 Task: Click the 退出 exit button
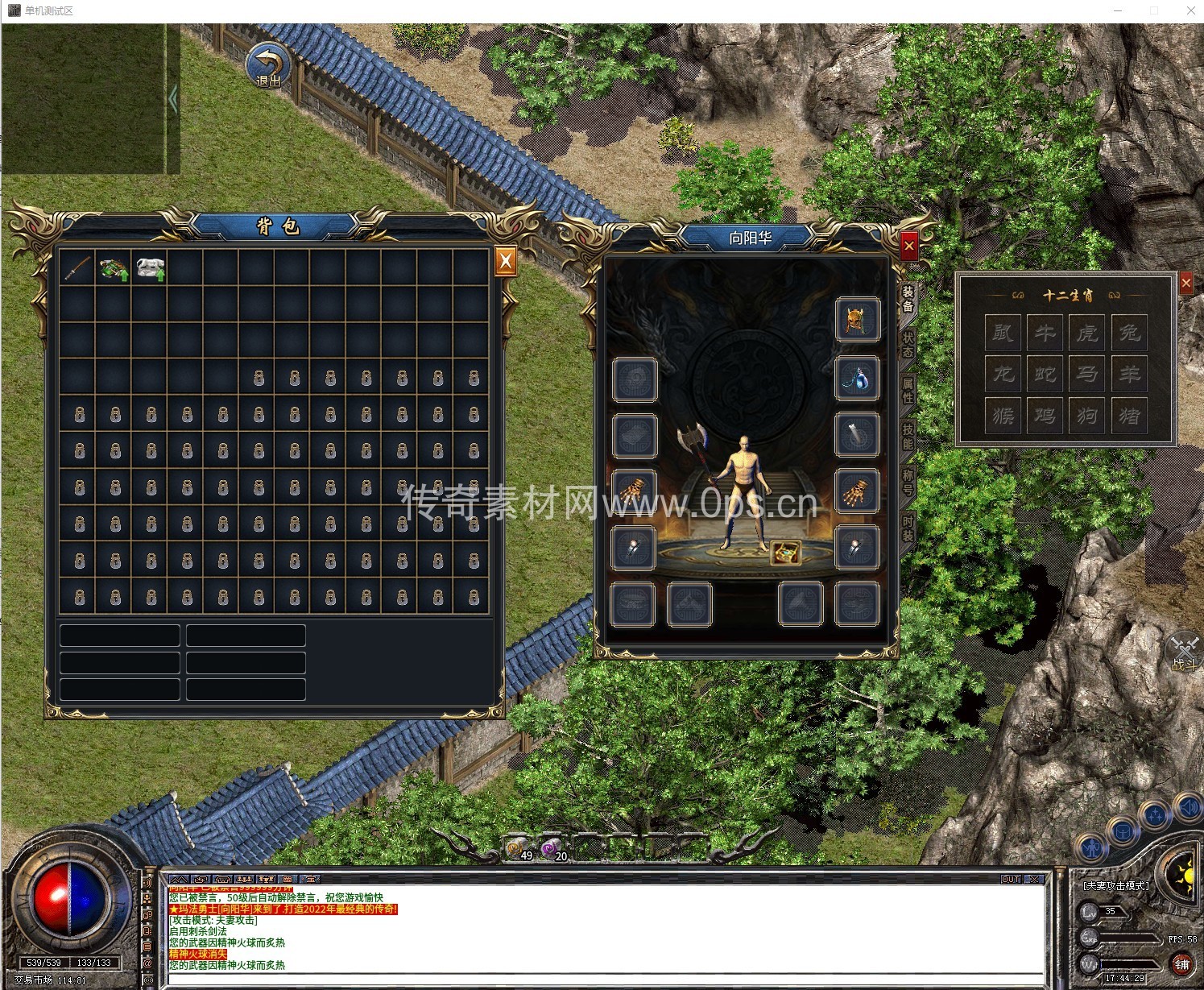click(268, 66)
